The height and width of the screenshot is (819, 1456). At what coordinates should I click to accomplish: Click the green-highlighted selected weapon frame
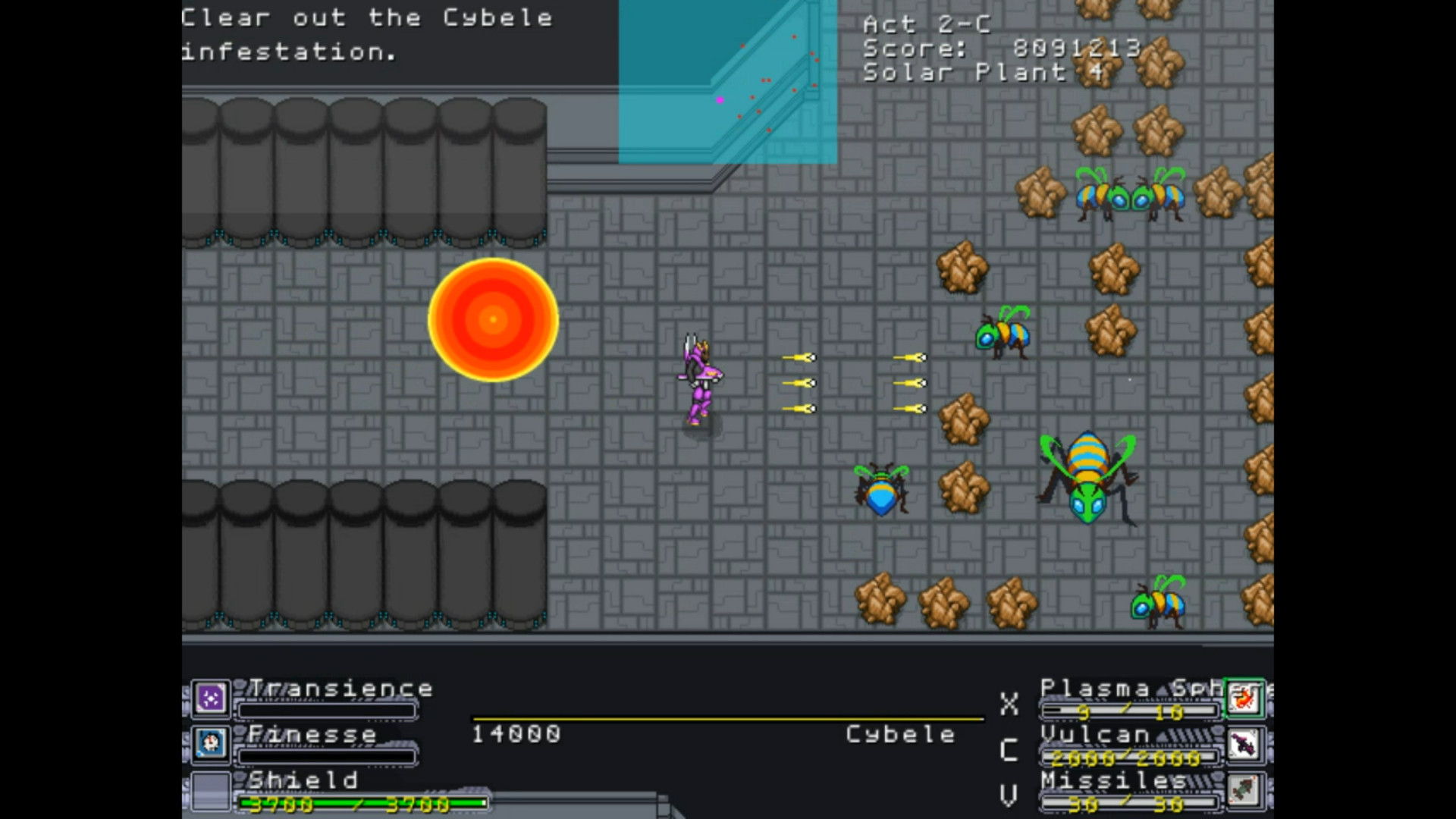[x=1246, y=698]
